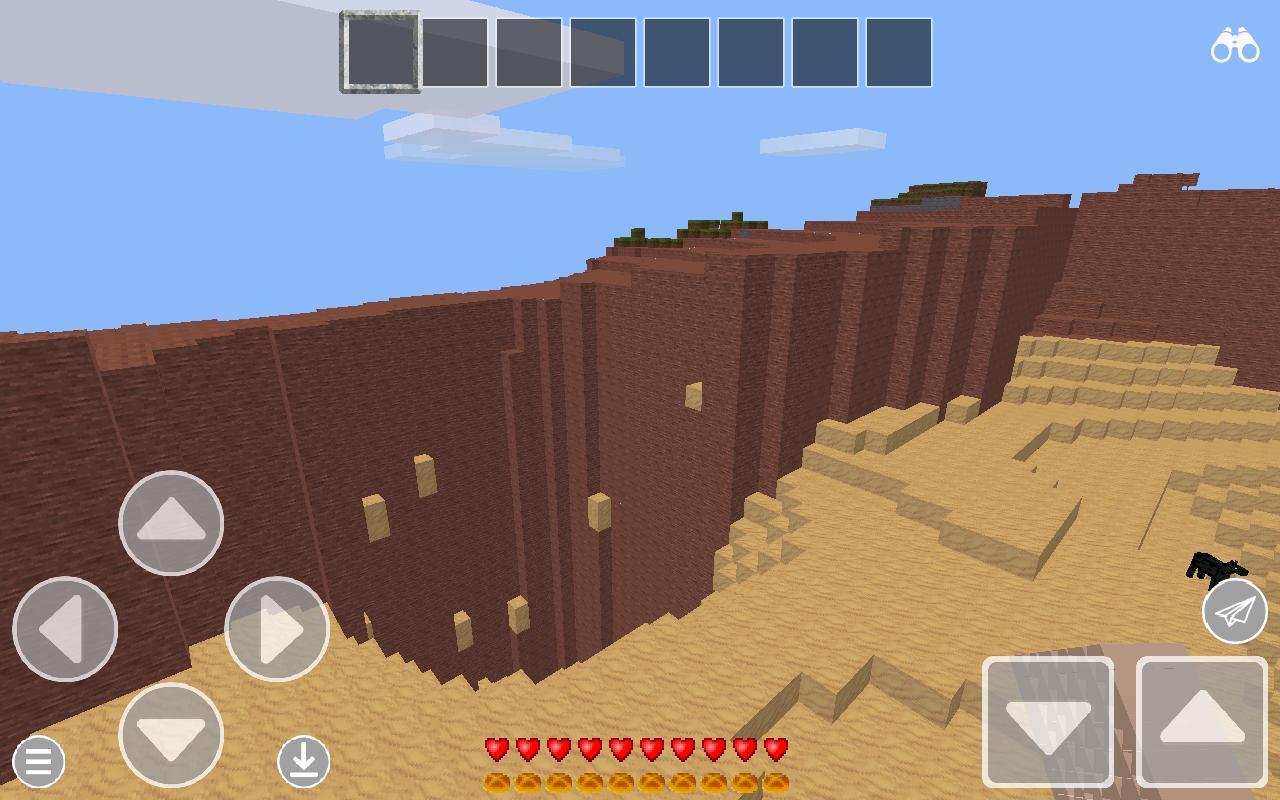The height and width of the screenshot is (800, 1280).
Task: Select the first hotbar slot
Action: (380, 54)
